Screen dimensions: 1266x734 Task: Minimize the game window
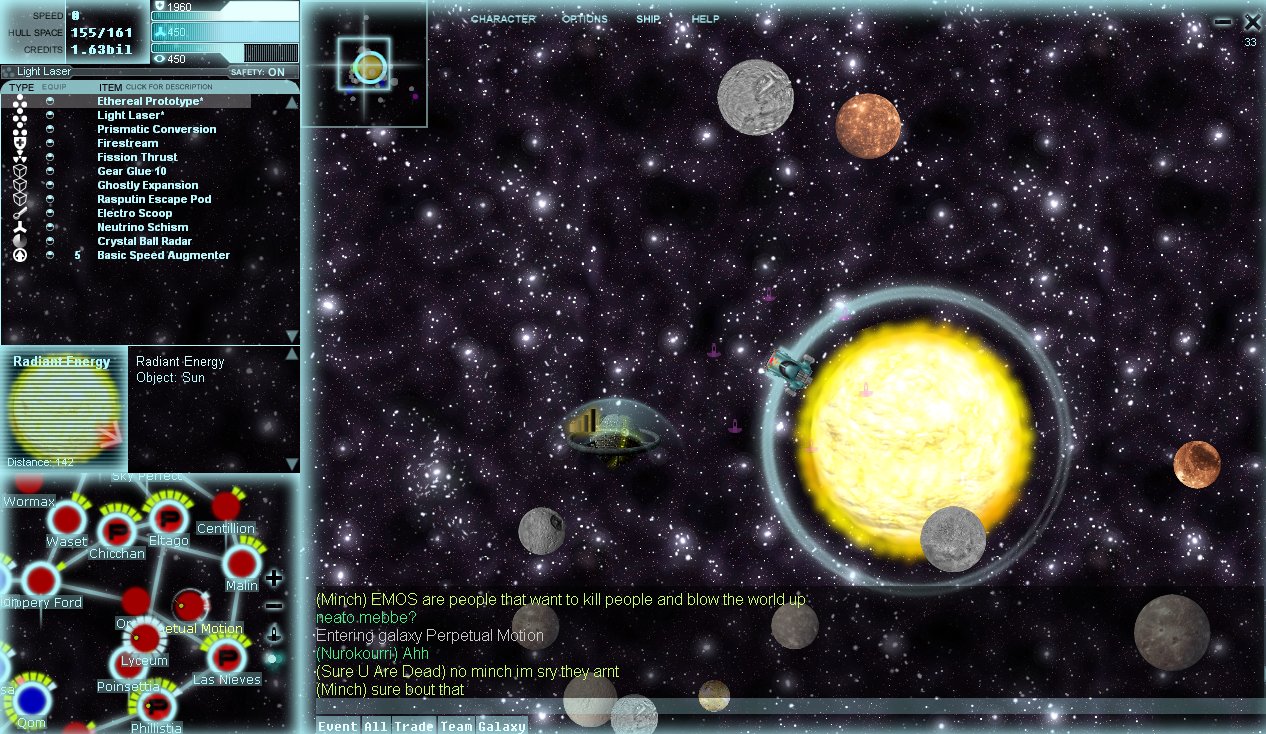click(x=1223, y=22)
